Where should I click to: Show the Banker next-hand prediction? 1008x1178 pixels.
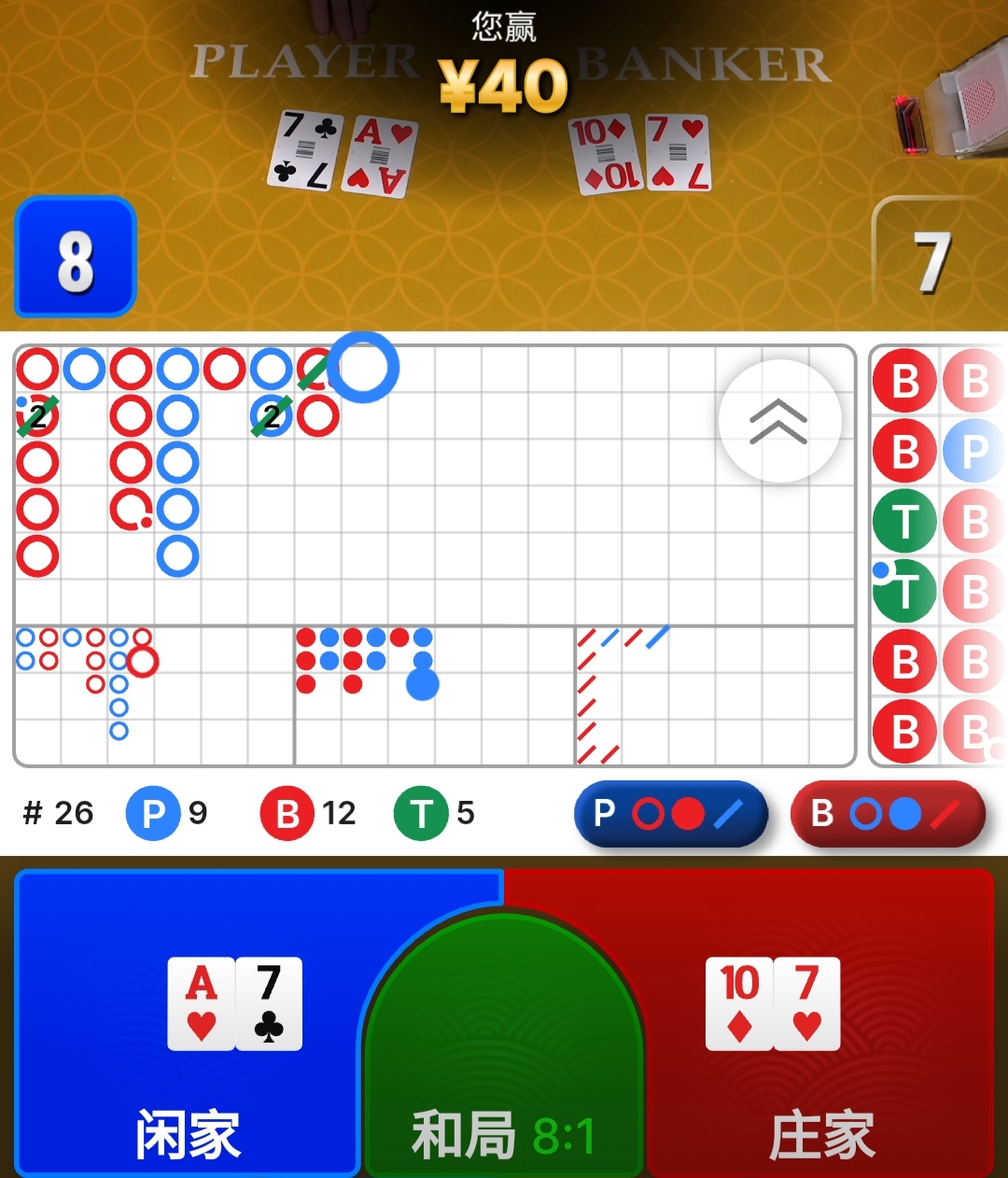click(x=887, y=814)
